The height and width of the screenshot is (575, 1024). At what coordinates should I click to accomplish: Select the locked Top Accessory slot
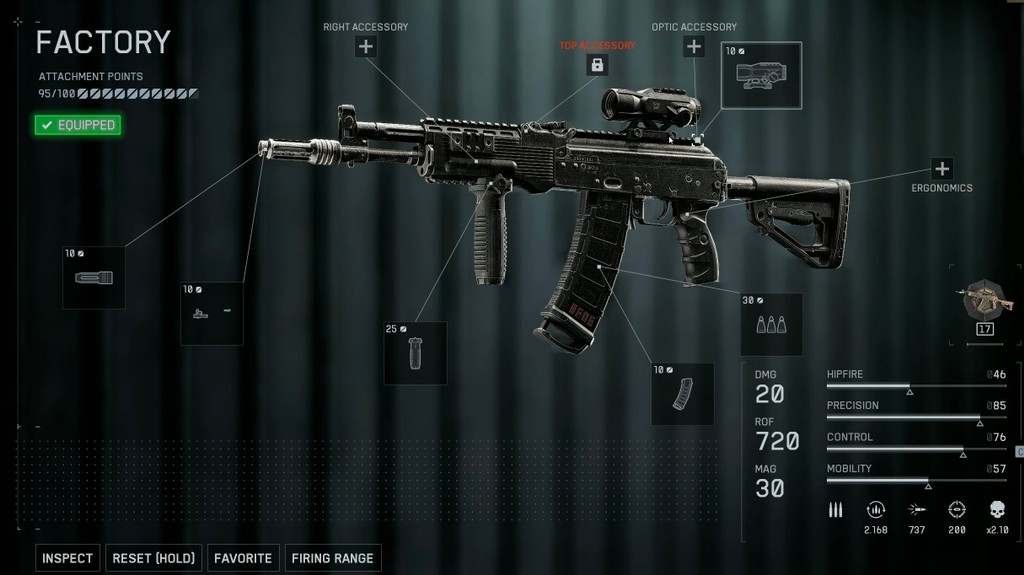point(597,65)
